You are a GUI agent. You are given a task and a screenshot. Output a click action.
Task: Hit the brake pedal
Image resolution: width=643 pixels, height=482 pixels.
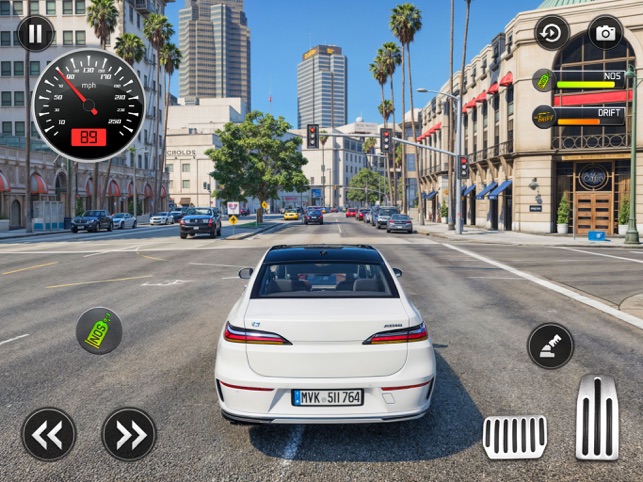click(514, 436)
